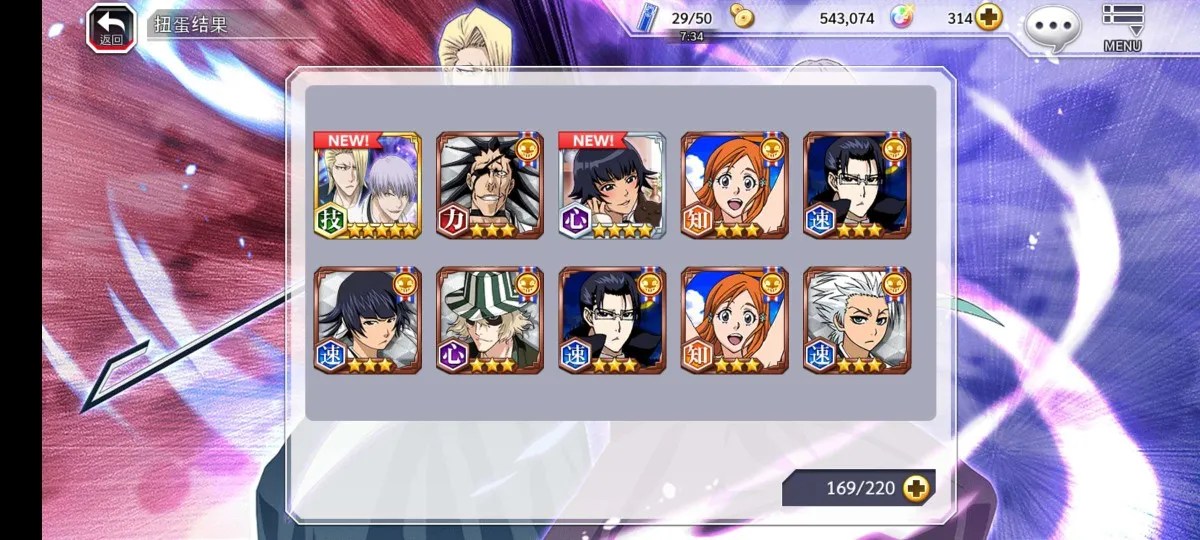Select the new four-star heart attribute card
This screenshot has width=1200, height=540.
coord(612,186)
